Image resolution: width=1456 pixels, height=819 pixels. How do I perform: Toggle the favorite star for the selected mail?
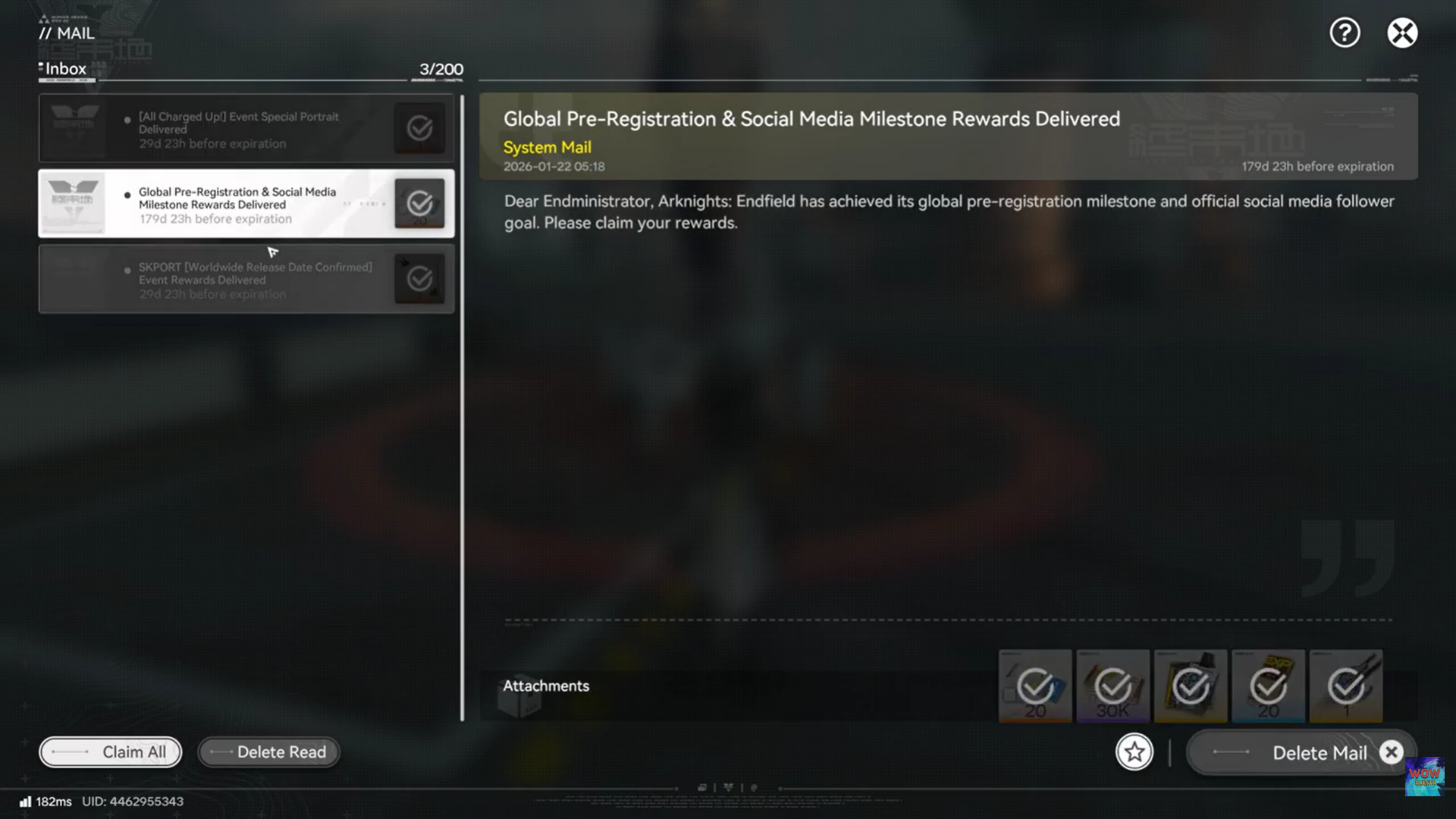point(1134,752)
